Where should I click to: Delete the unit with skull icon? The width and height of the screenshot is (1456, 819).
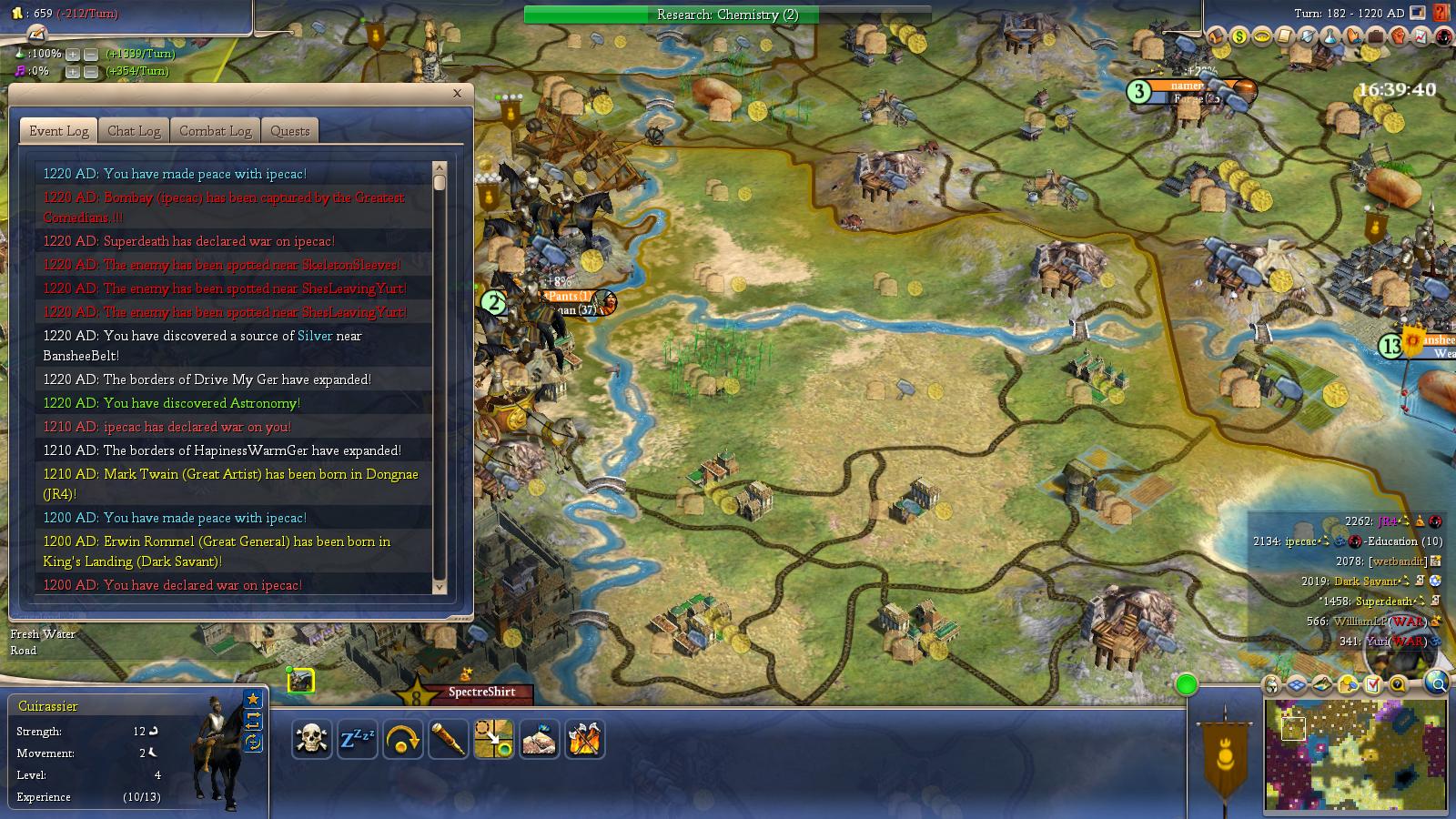coord(311,740)
